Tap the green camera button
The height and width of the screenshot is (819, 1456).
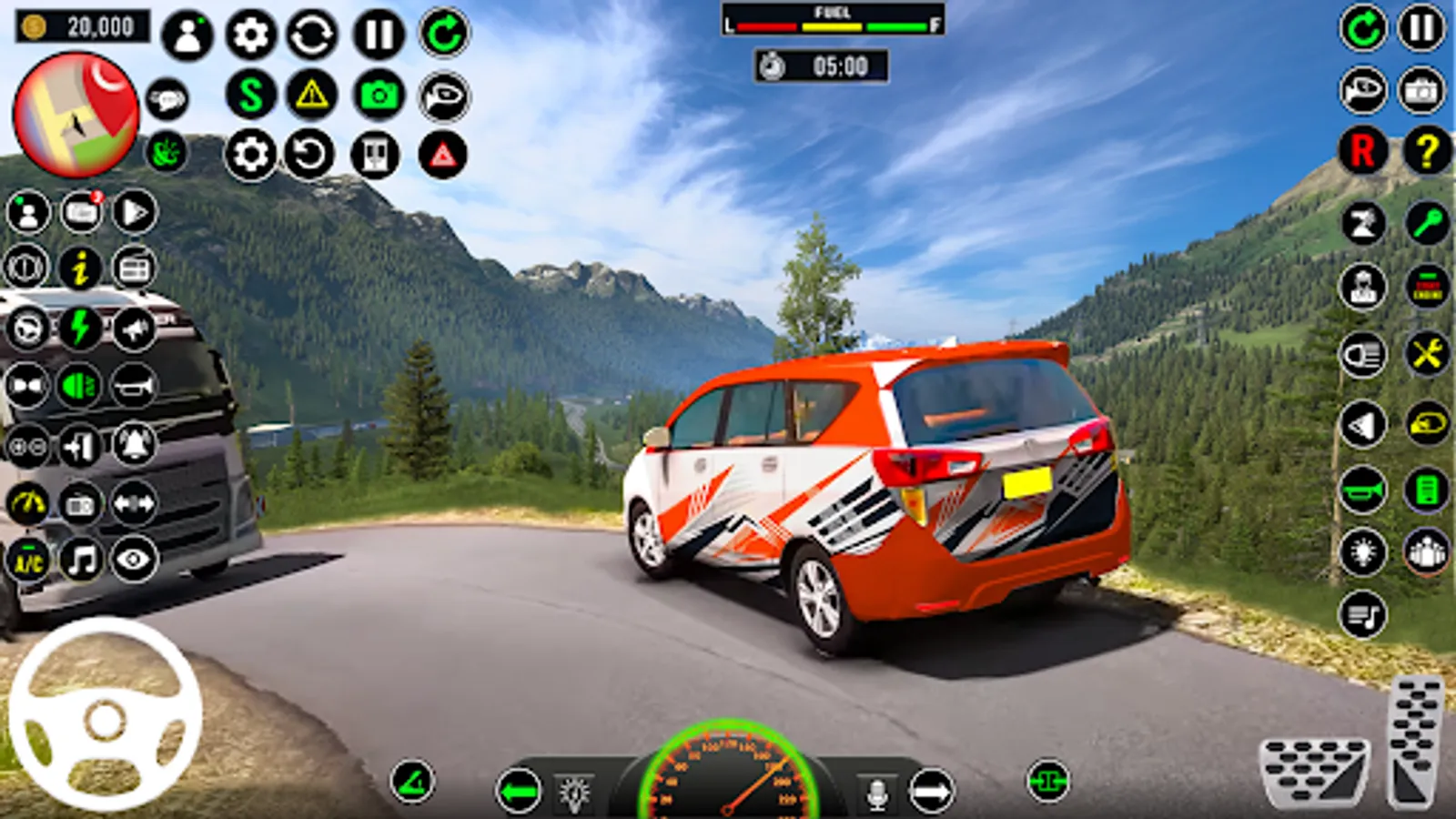point(379,94)
